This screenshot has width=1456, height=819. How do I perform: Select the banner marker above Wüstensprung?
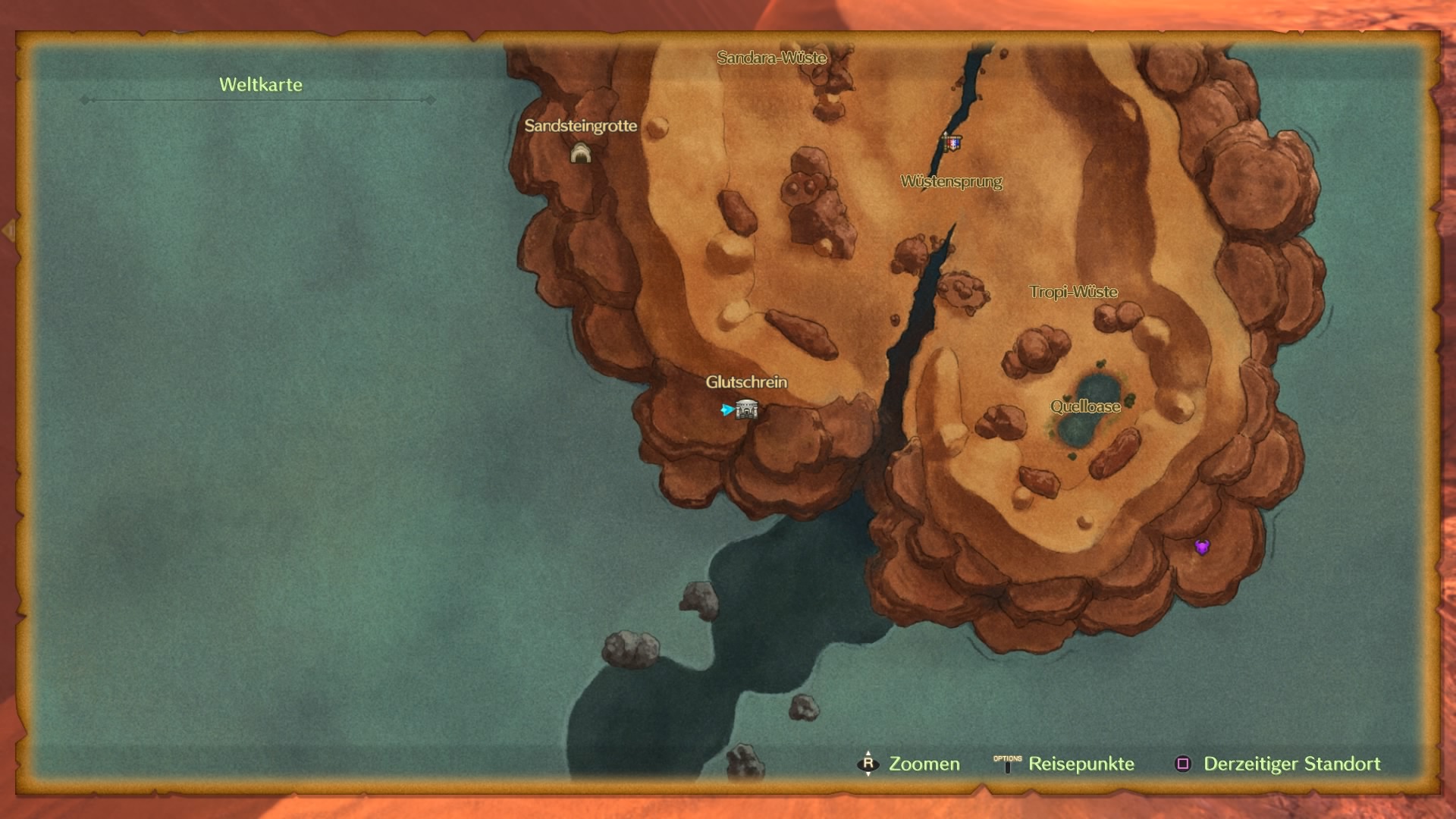(x=952, y=142)
